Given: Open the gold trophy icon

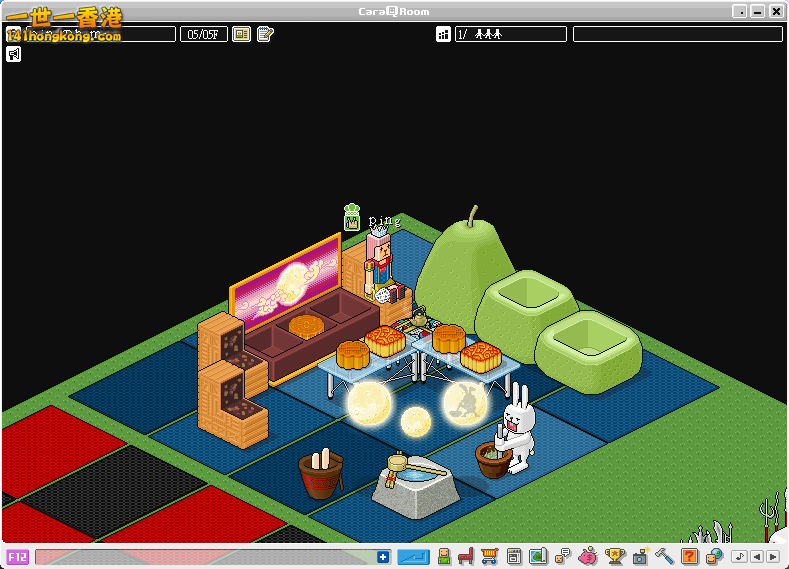Looking at the screenshot, I should click(x=614, y=556).
